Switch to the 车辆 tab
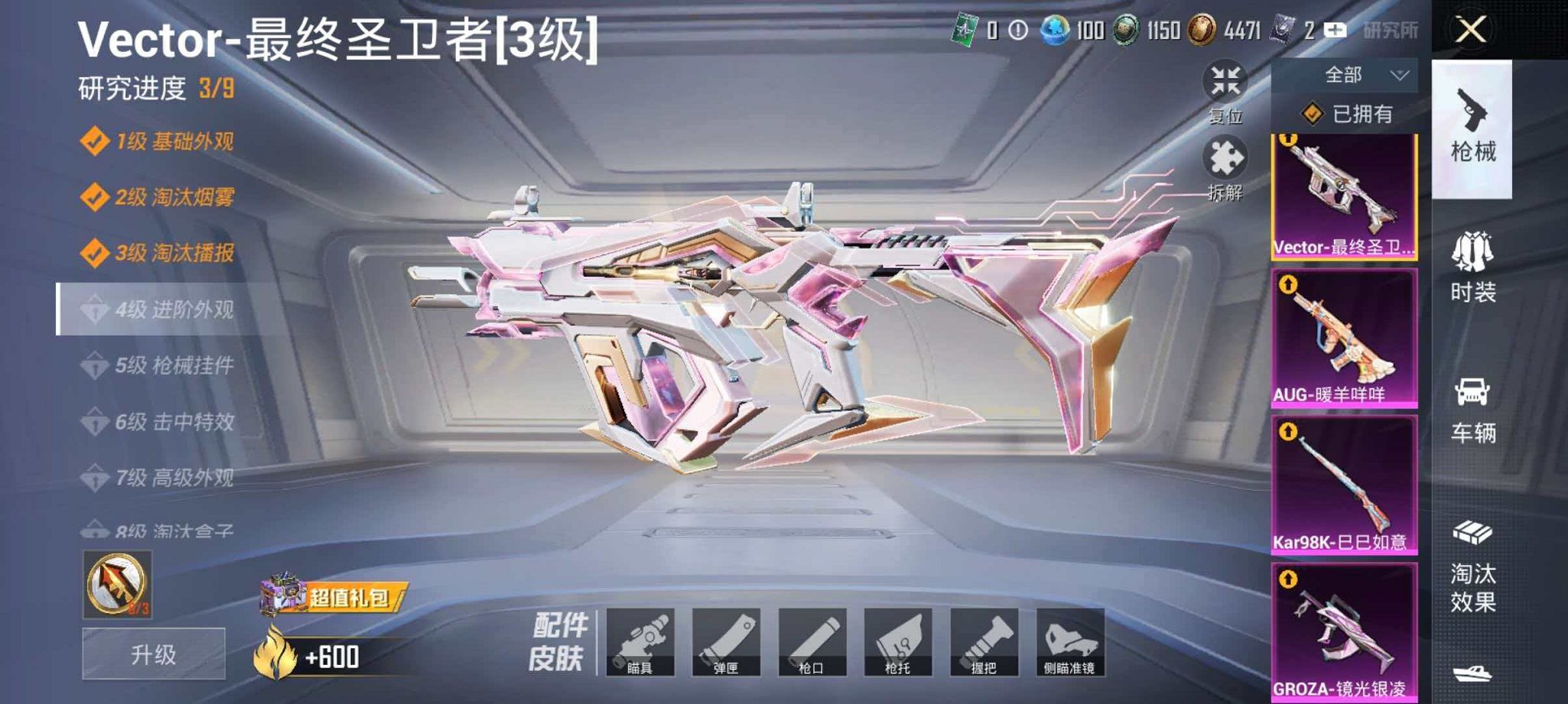This screenshot has height=704, width=1568. 1472,405
